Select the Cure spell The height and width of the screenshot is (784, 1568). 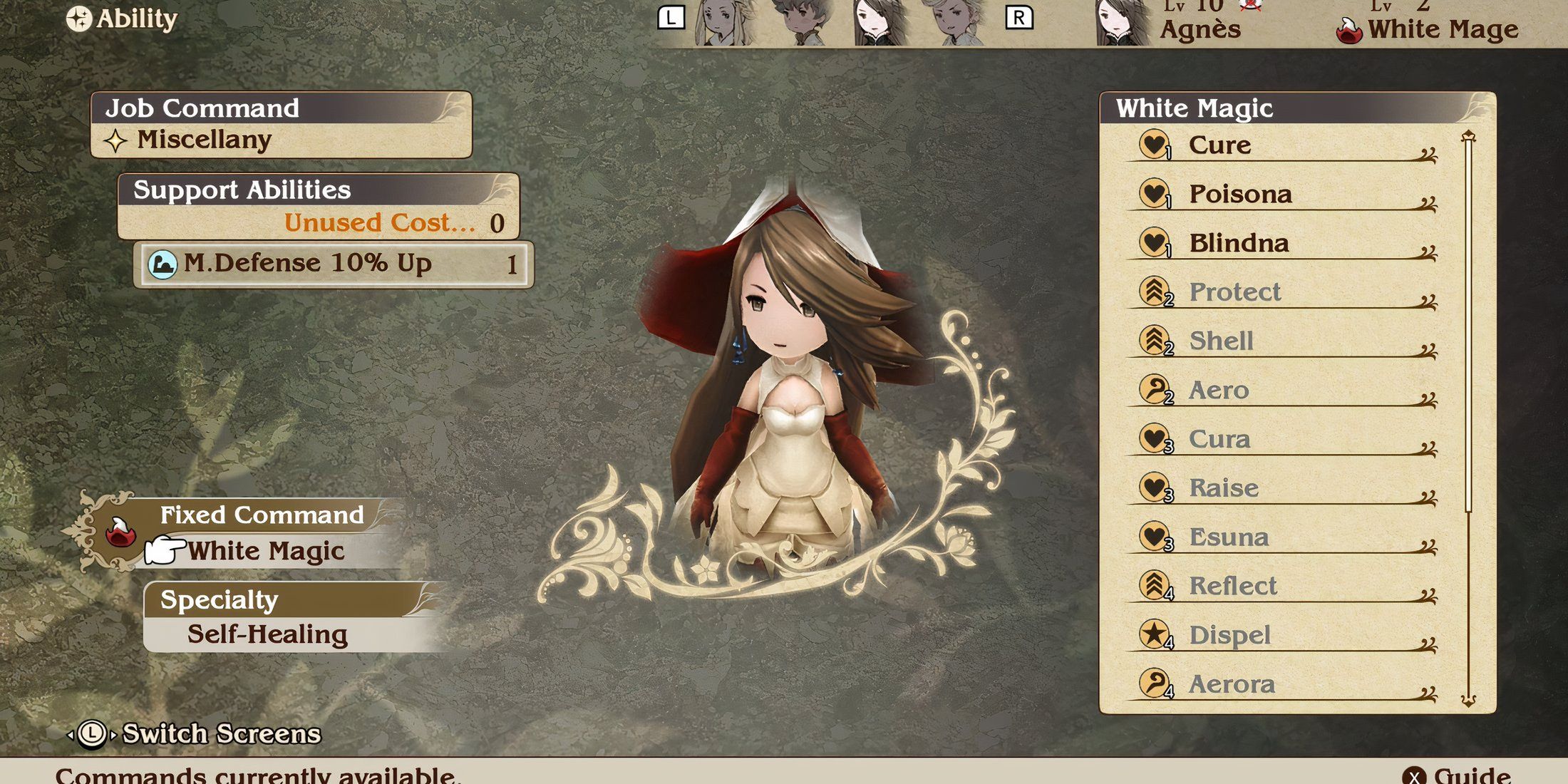[x=1283, y=145]
